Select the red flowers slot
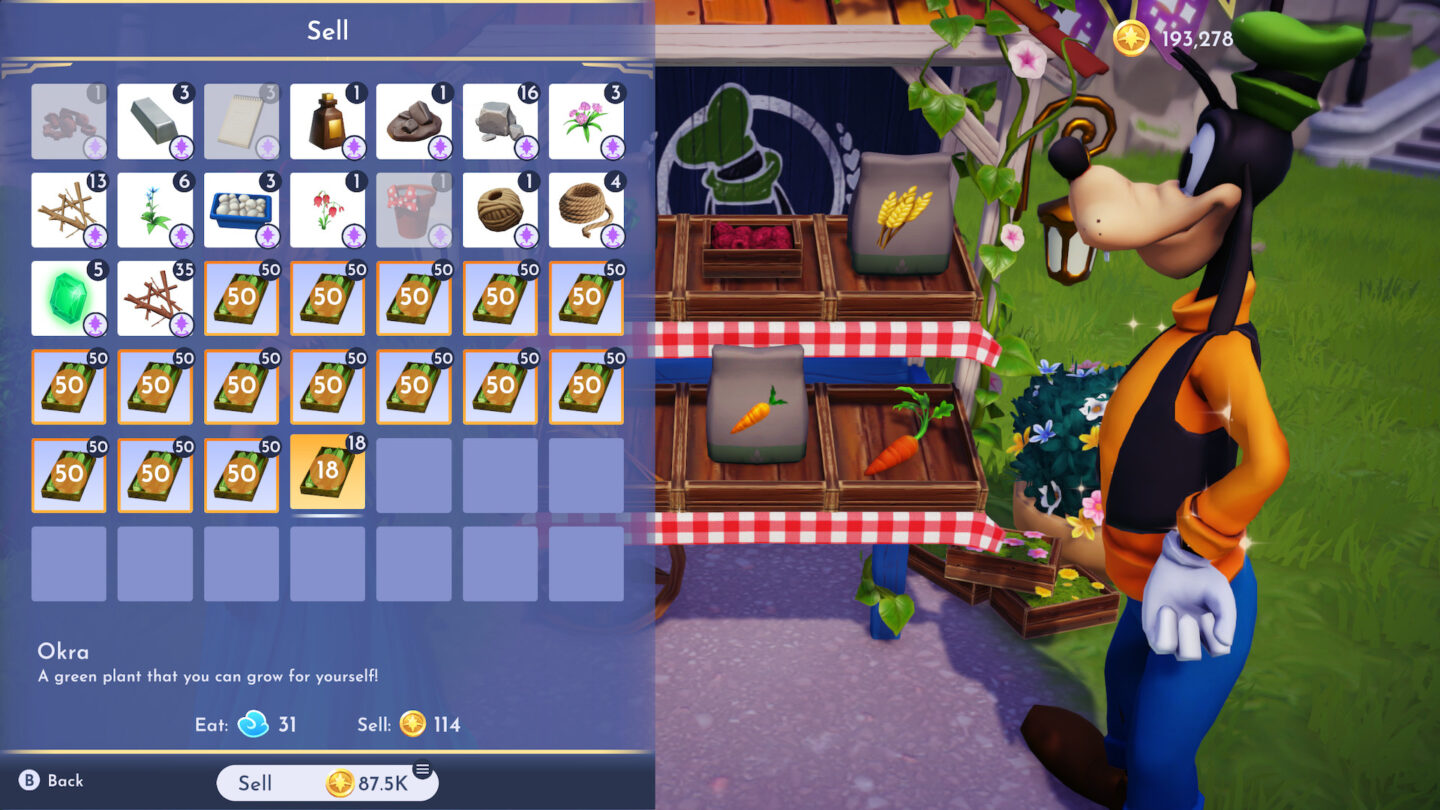1440x810 pixels. pyautogui.click(x=327, y=210)
